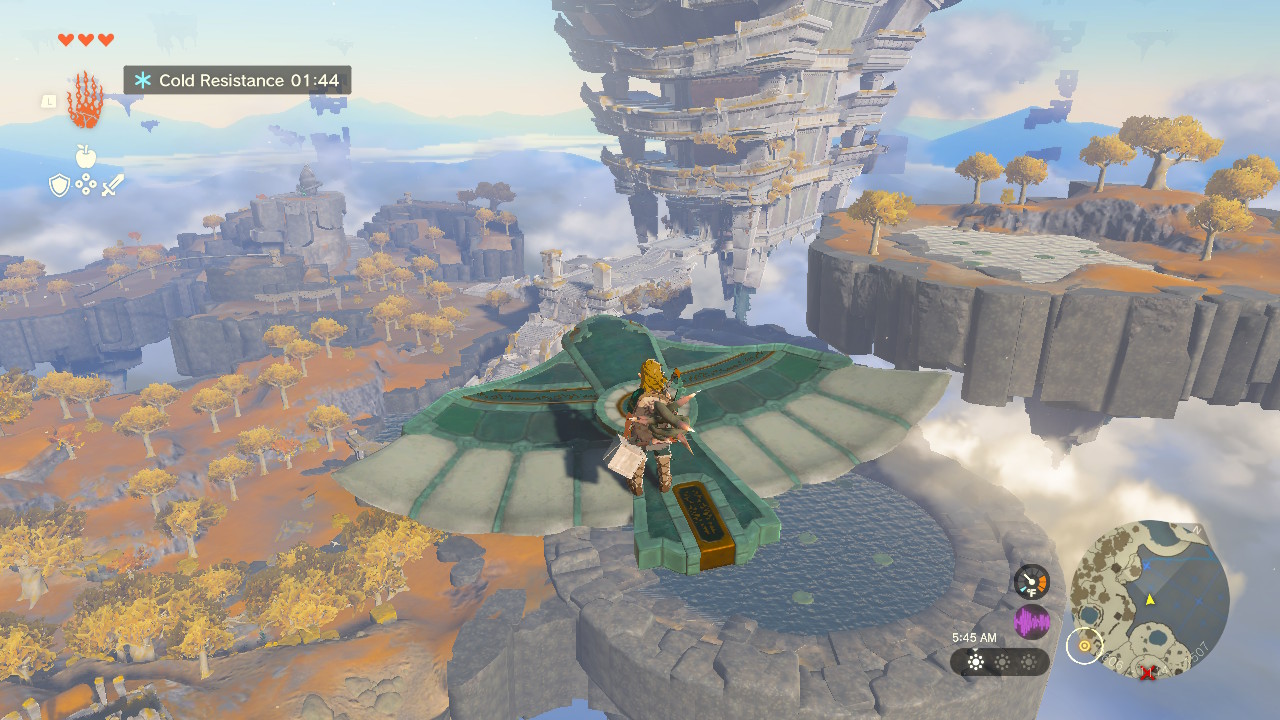Screen dimensions: 1280x720
Task: Click the L button prompt next to ability
Action: pyautogui.click(x=49, y=102)
